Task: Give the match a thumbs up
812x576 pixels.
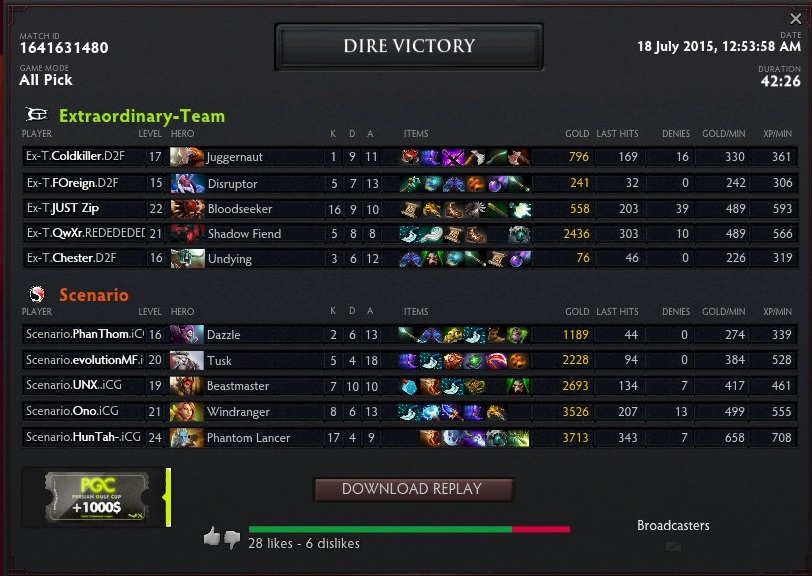Action: coord(211,537)
